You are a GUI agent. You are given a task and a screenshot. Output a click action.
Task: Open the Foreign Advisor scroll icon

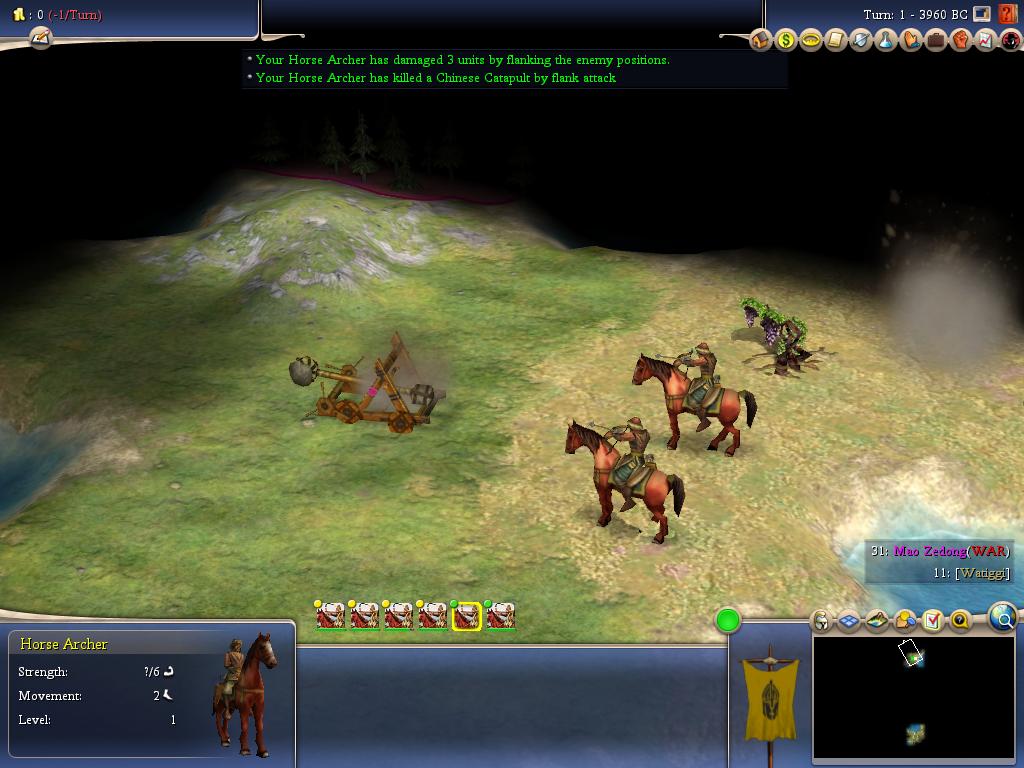pos(836,40)
